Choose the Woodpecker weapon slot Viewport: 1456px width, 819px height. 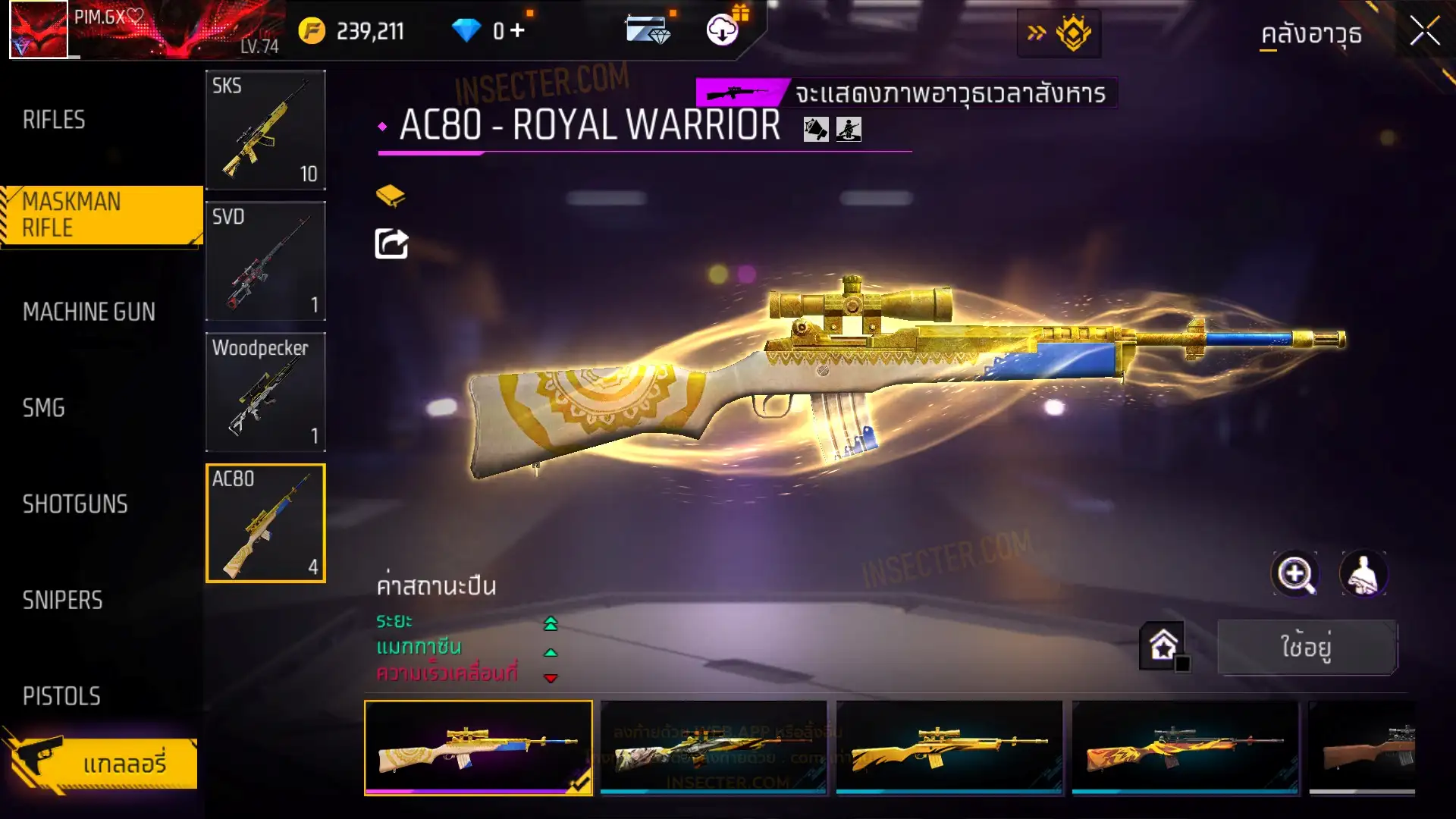[265, 392]
